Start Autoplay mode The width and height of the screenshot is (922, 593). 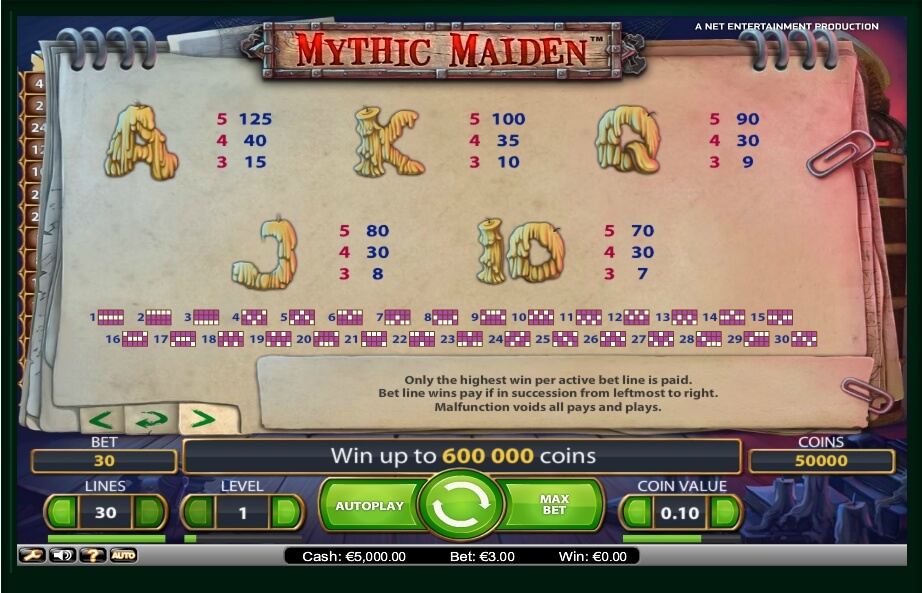pos(369,506)
